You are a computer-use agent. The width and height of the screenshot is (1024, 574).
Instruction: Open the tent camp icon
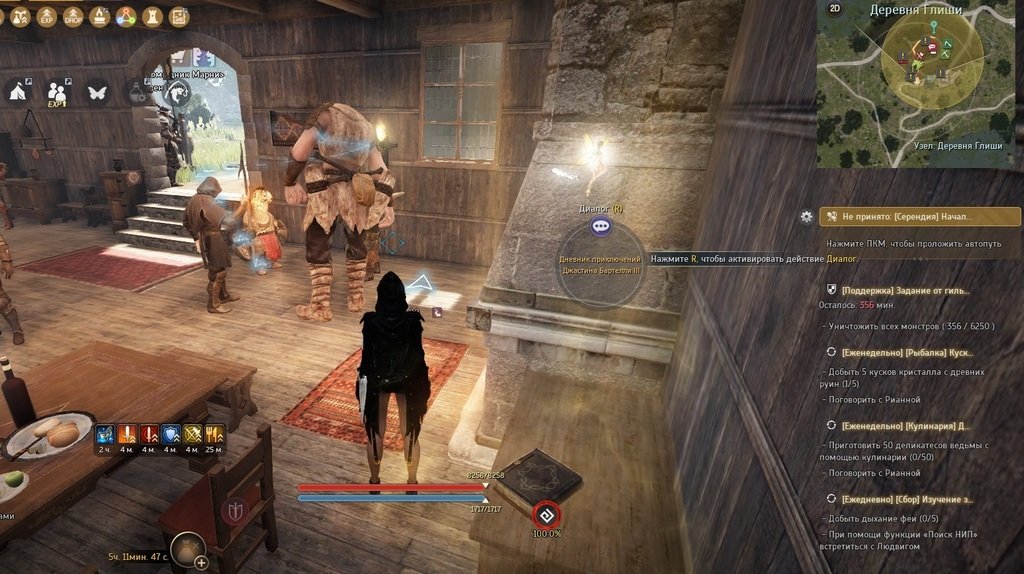click(x=18, y=91)
